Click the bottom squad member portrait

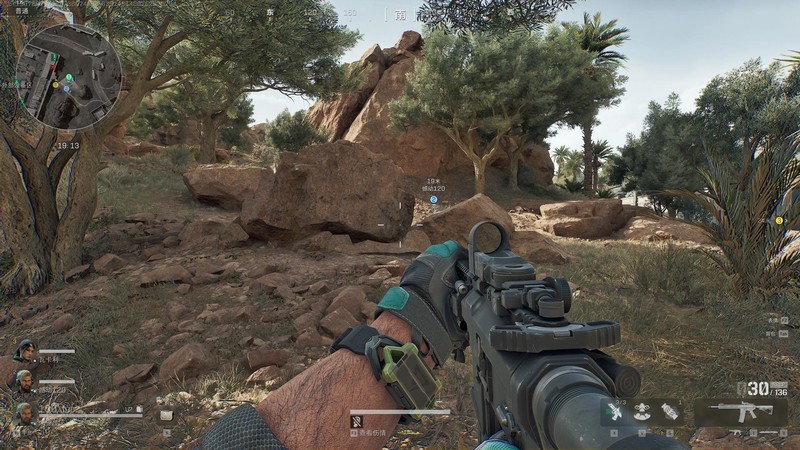(24, 412)
